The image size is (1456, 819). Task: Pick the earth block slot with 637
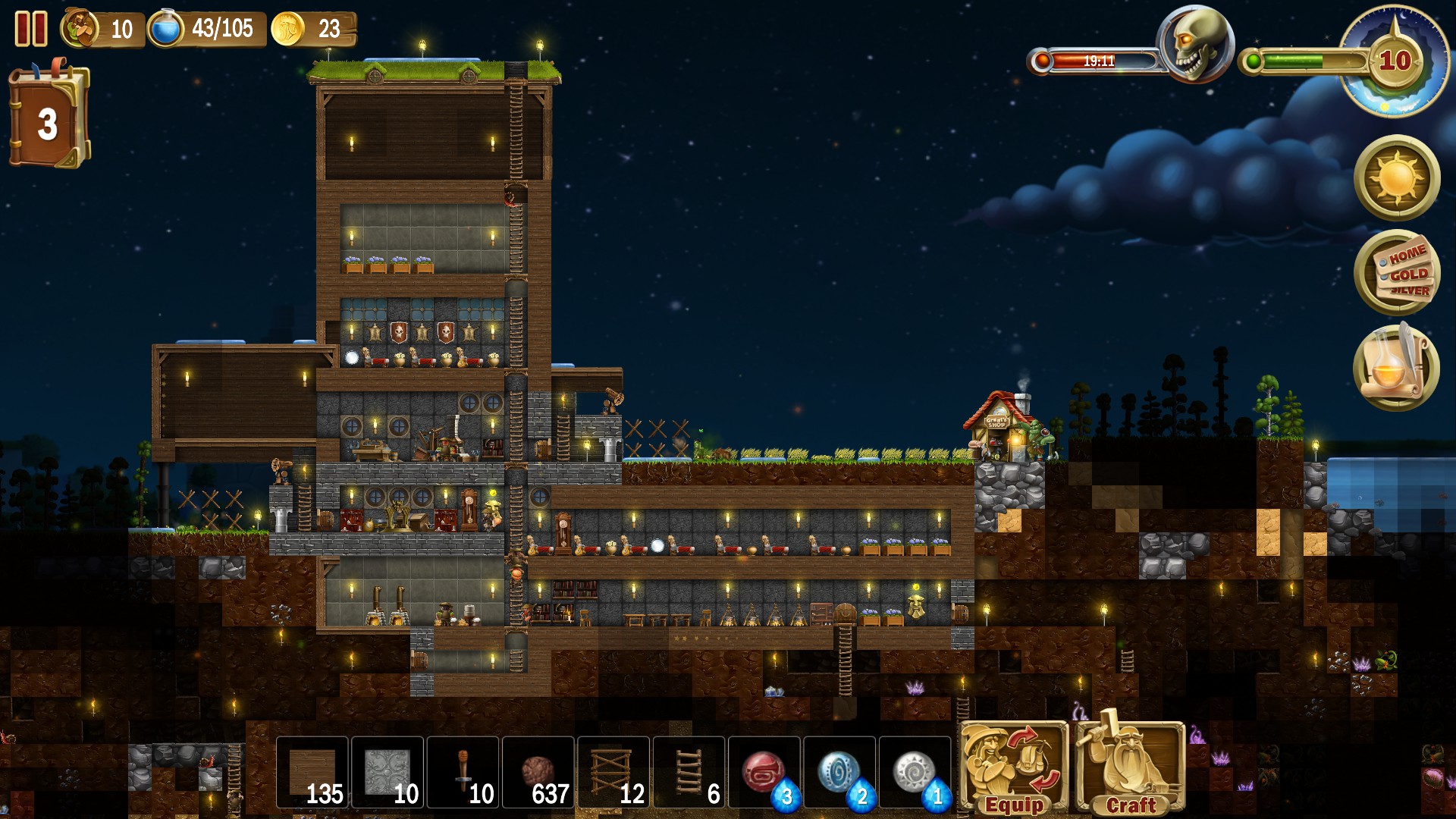pos(538,773)
